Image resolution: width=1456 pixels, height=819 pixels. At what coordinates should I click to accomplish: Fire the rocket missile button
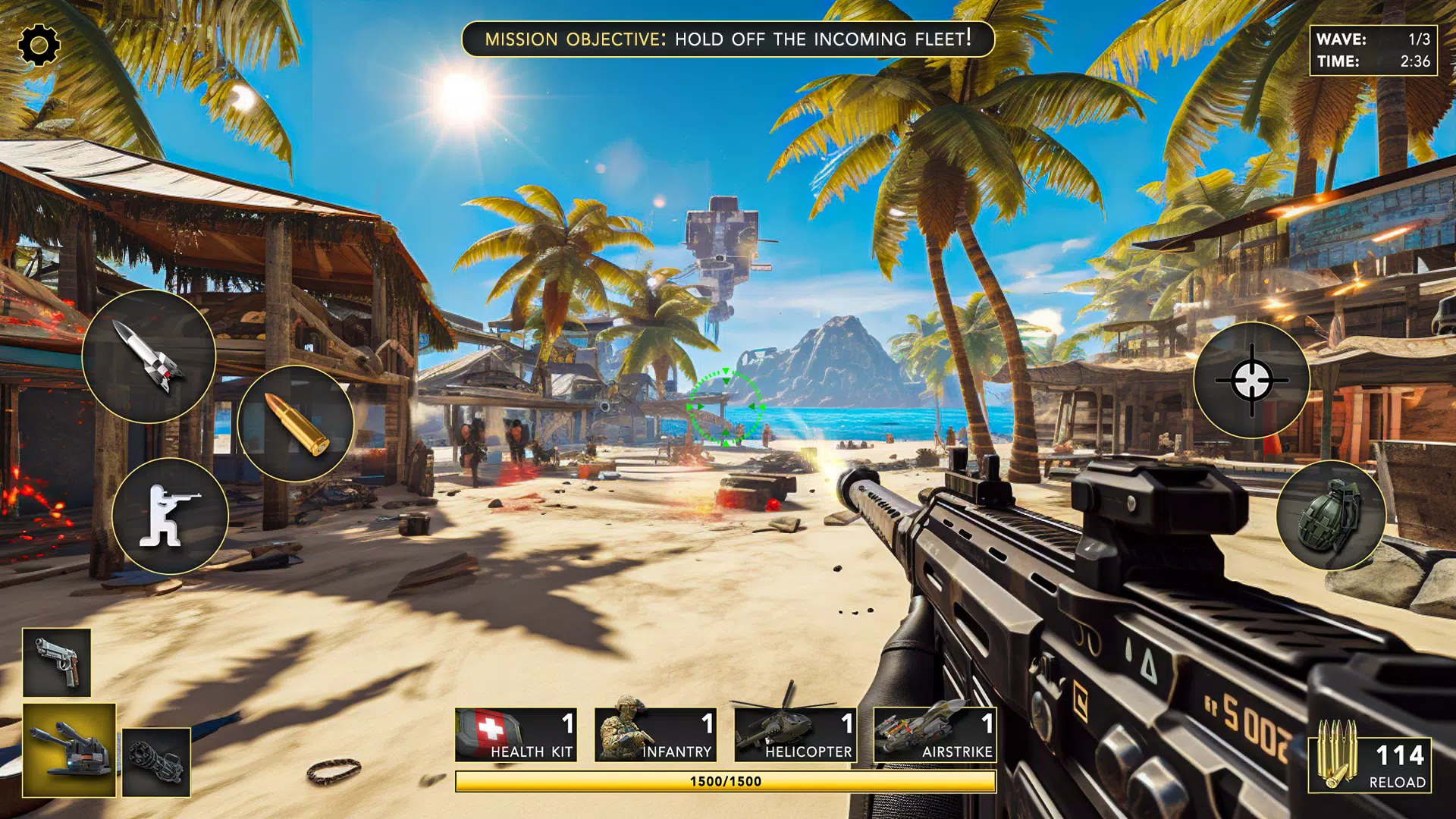click(x=149, y=356)
